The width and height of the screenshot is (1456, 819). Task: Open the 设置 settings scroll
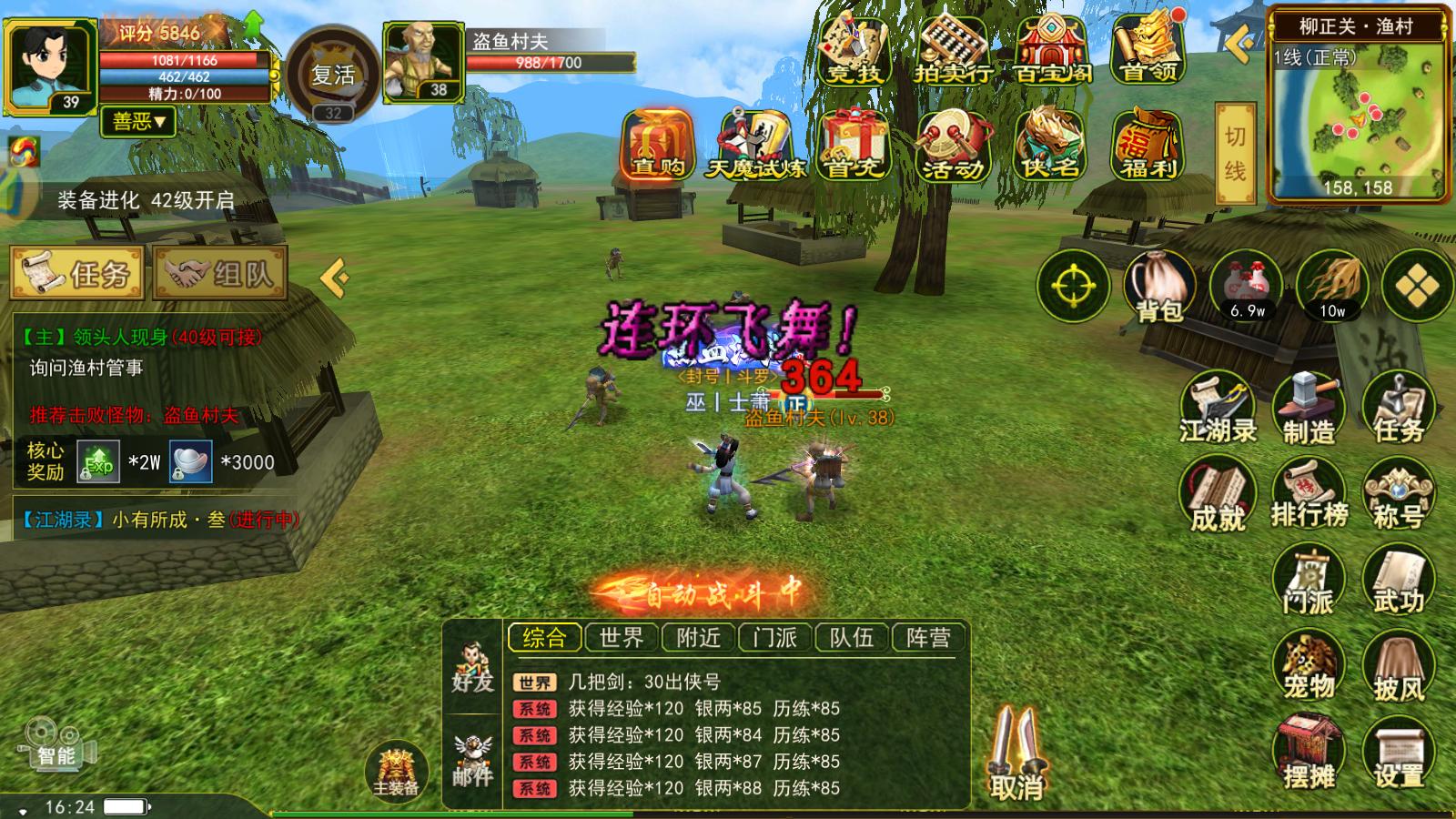click(1398, 753)
